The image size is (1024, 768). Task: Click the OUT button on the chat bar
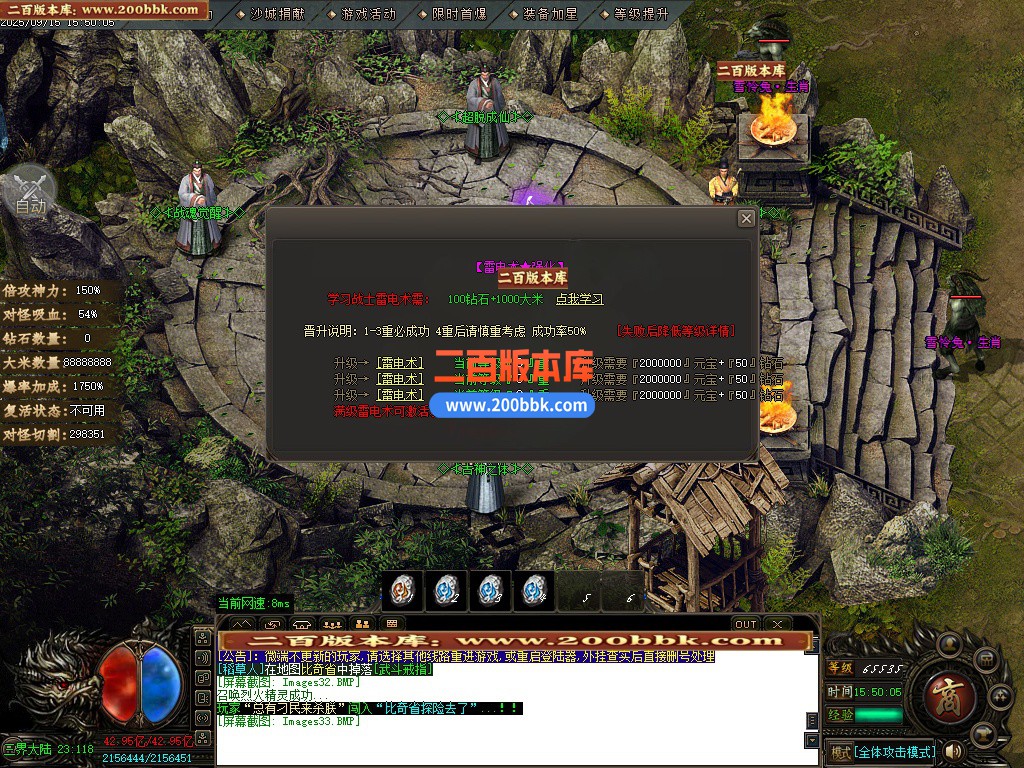746,624
